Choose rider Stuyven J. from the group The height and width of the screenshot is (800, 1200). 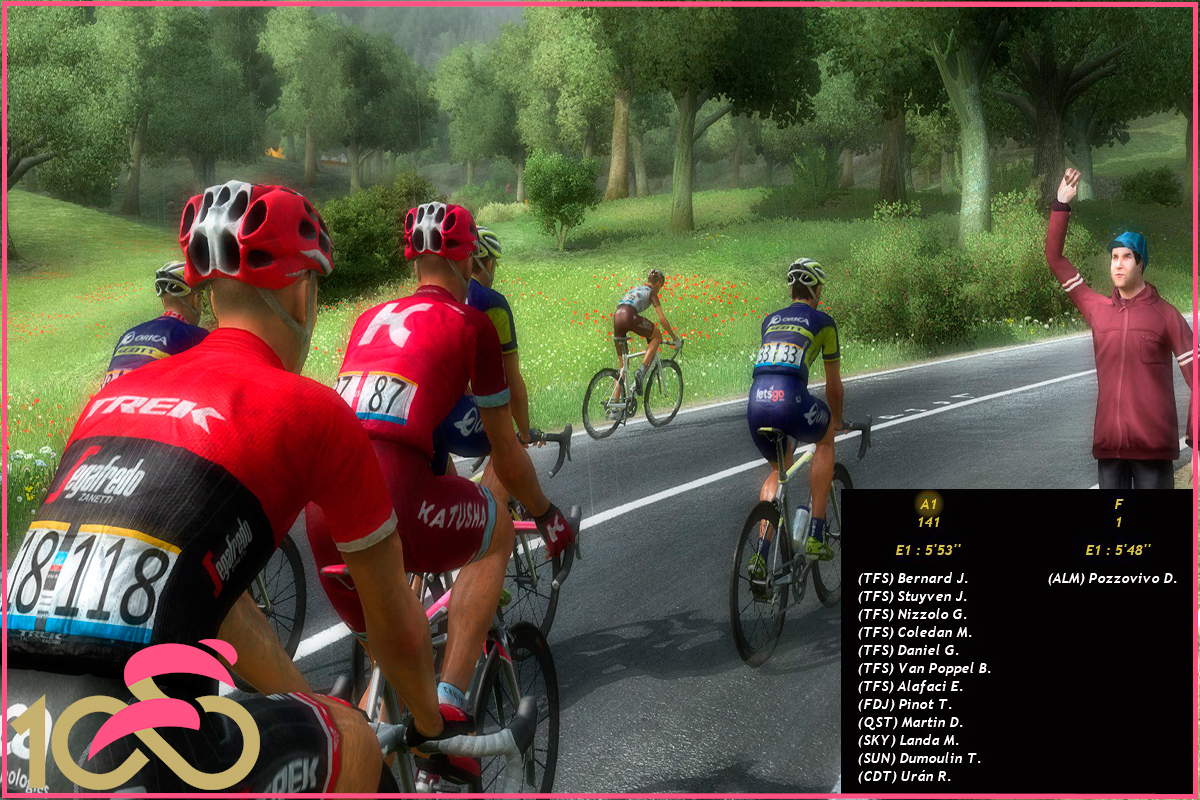click(x=913, y=596)
